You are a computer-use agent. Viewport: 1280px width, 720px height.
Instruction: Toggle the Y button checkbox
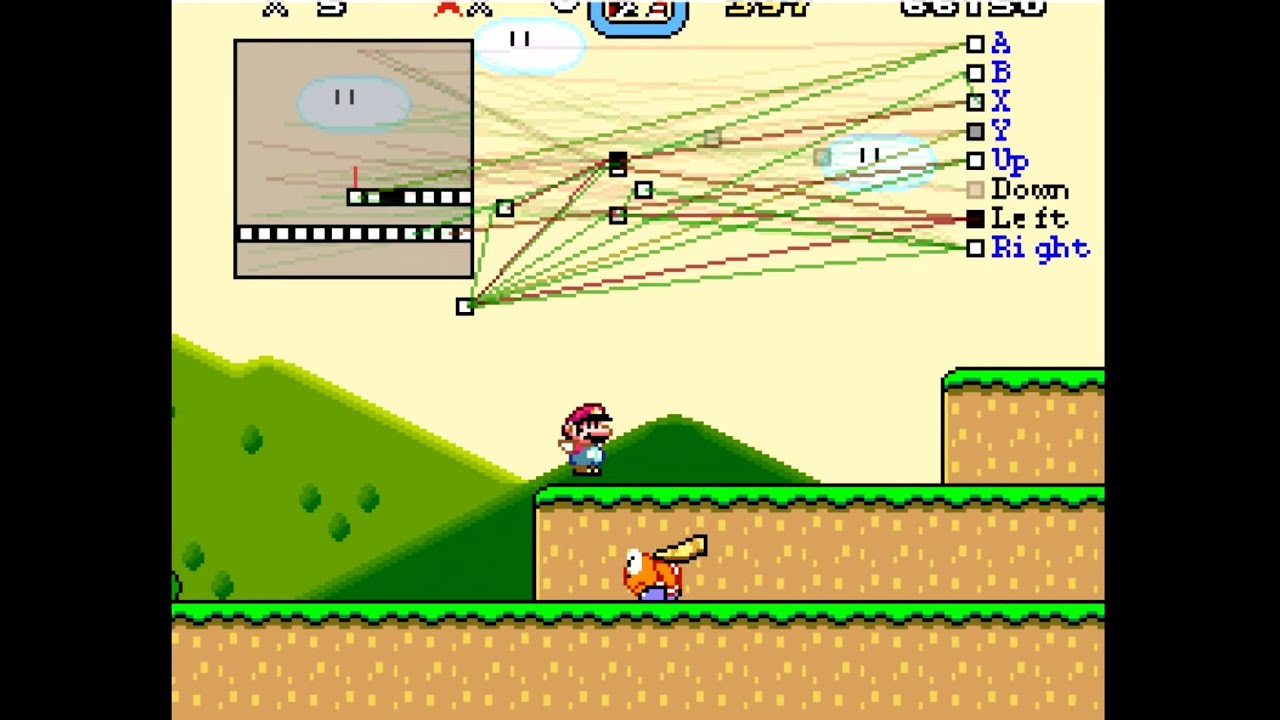(x=975, y=131)
